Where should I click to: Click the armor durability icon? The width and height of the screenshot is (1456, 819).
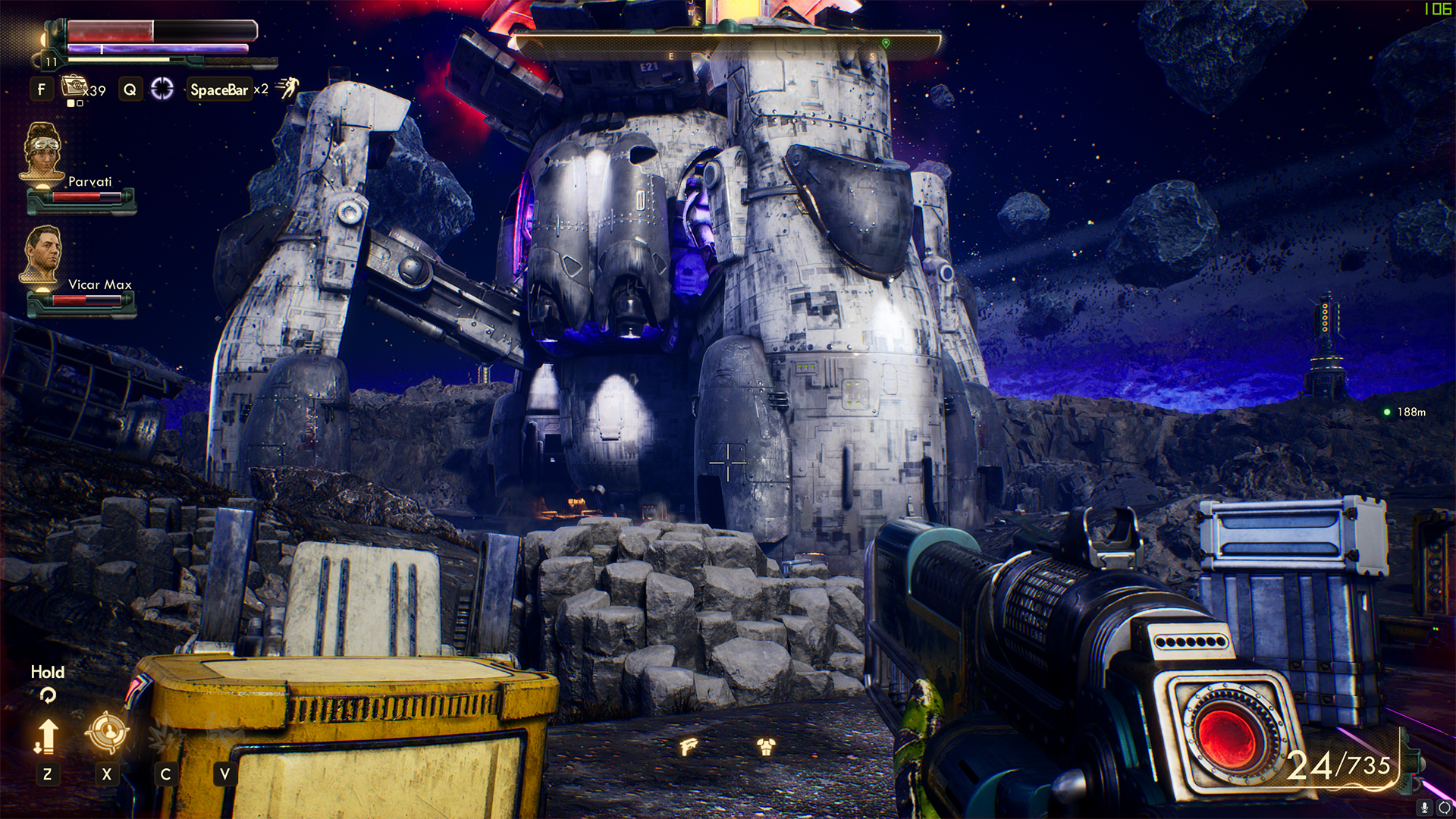click(766, 747)
